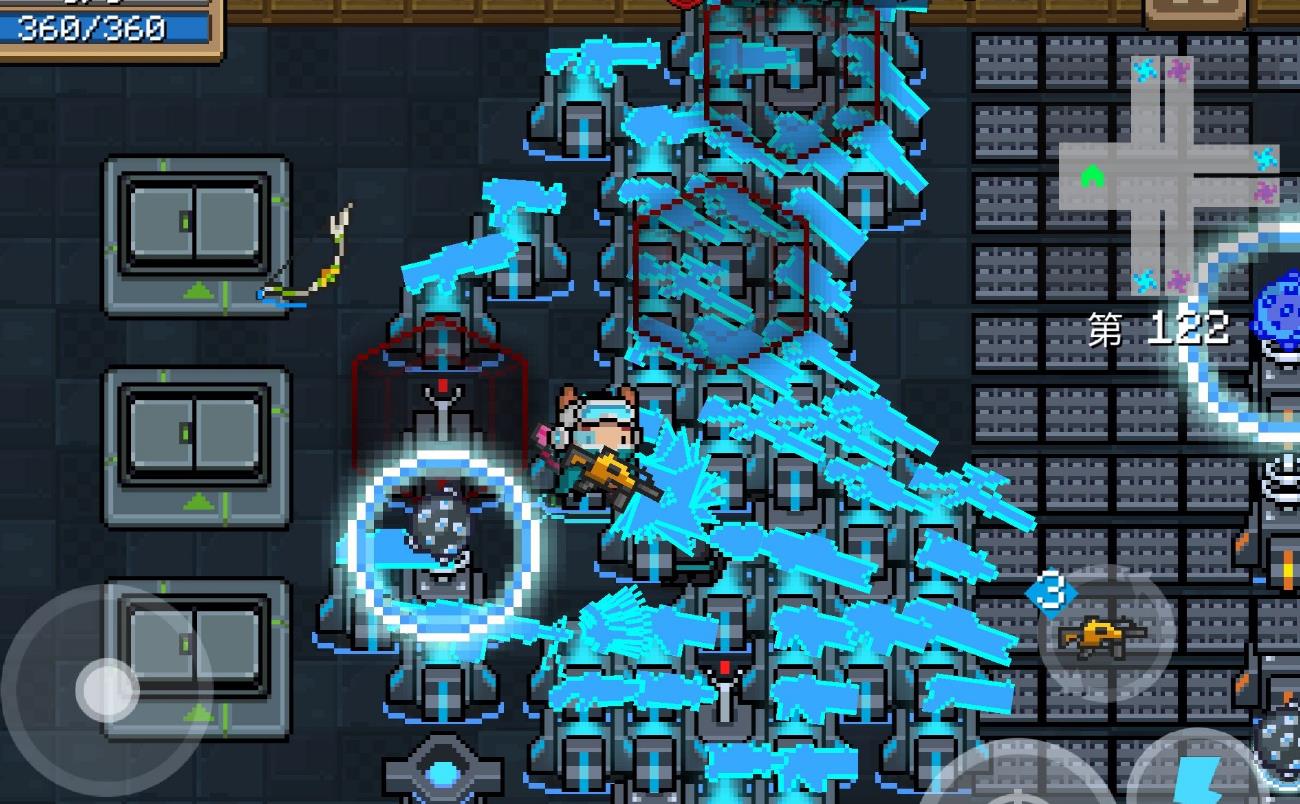Open the pause menu button
Image resolution: width=1300 pixels, height=804 pixels.
[1195, 12]
